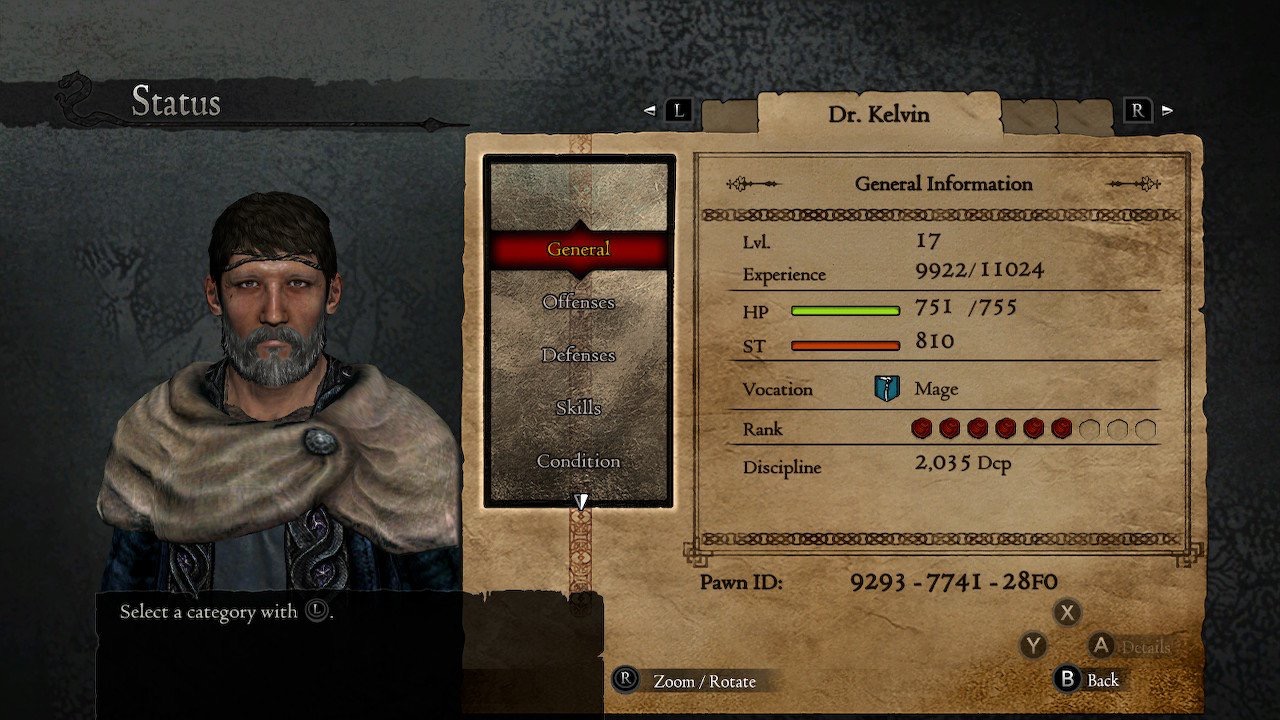This screenshot has width=1280, height=720.
Task: Choose the Skills category
Action: 578,408
